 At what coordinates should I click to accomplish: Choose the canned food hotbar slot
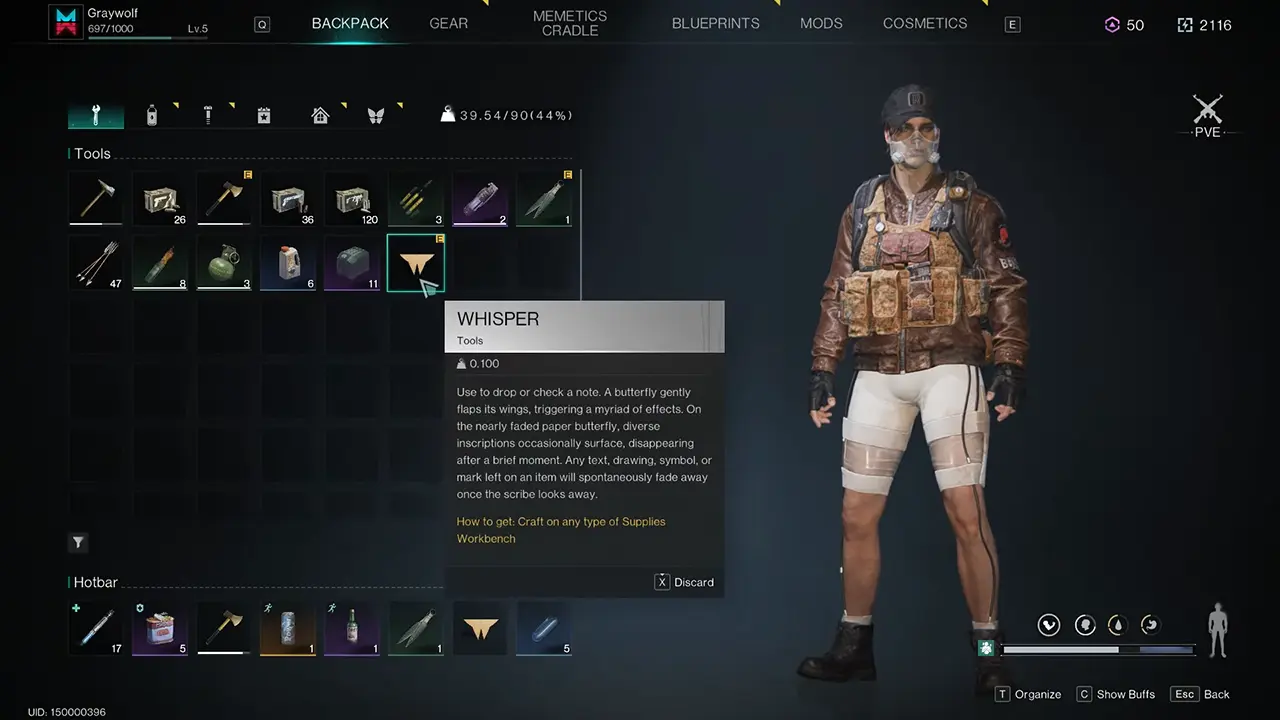point(160,629)
